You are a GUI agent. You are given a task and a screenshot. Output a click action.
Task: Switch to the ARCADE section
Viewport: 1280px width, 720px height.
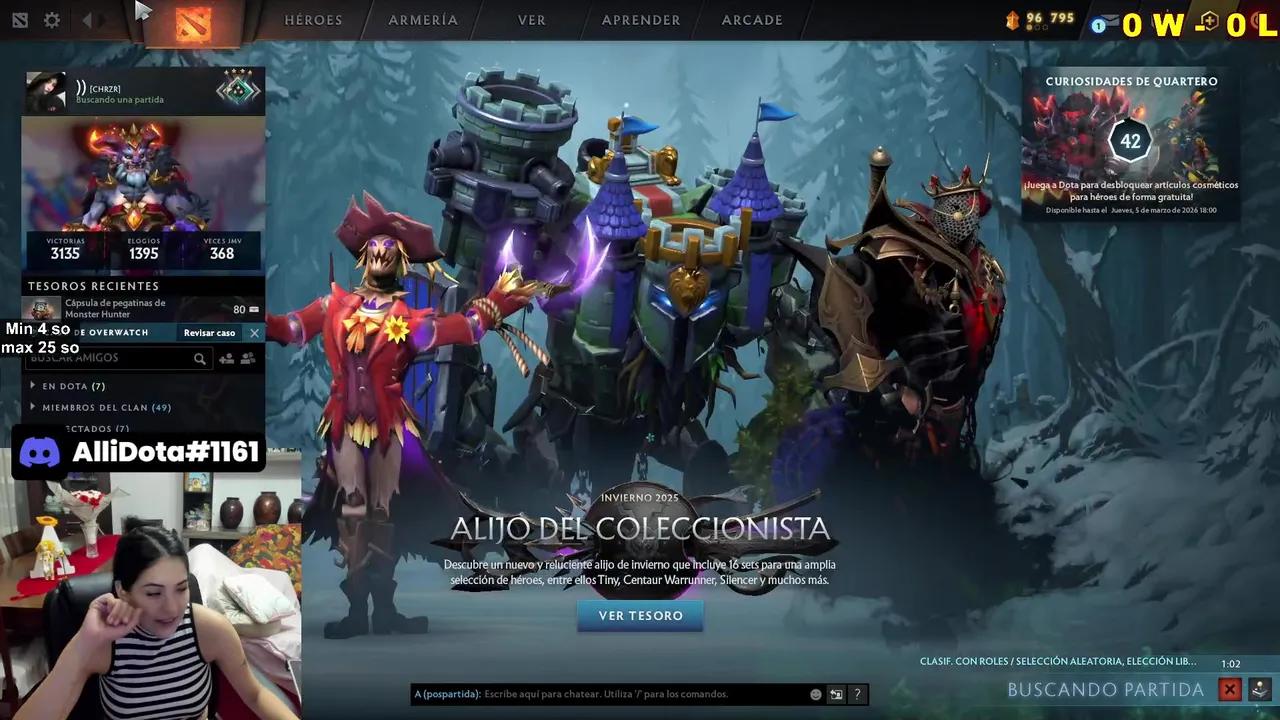[751, 19]
